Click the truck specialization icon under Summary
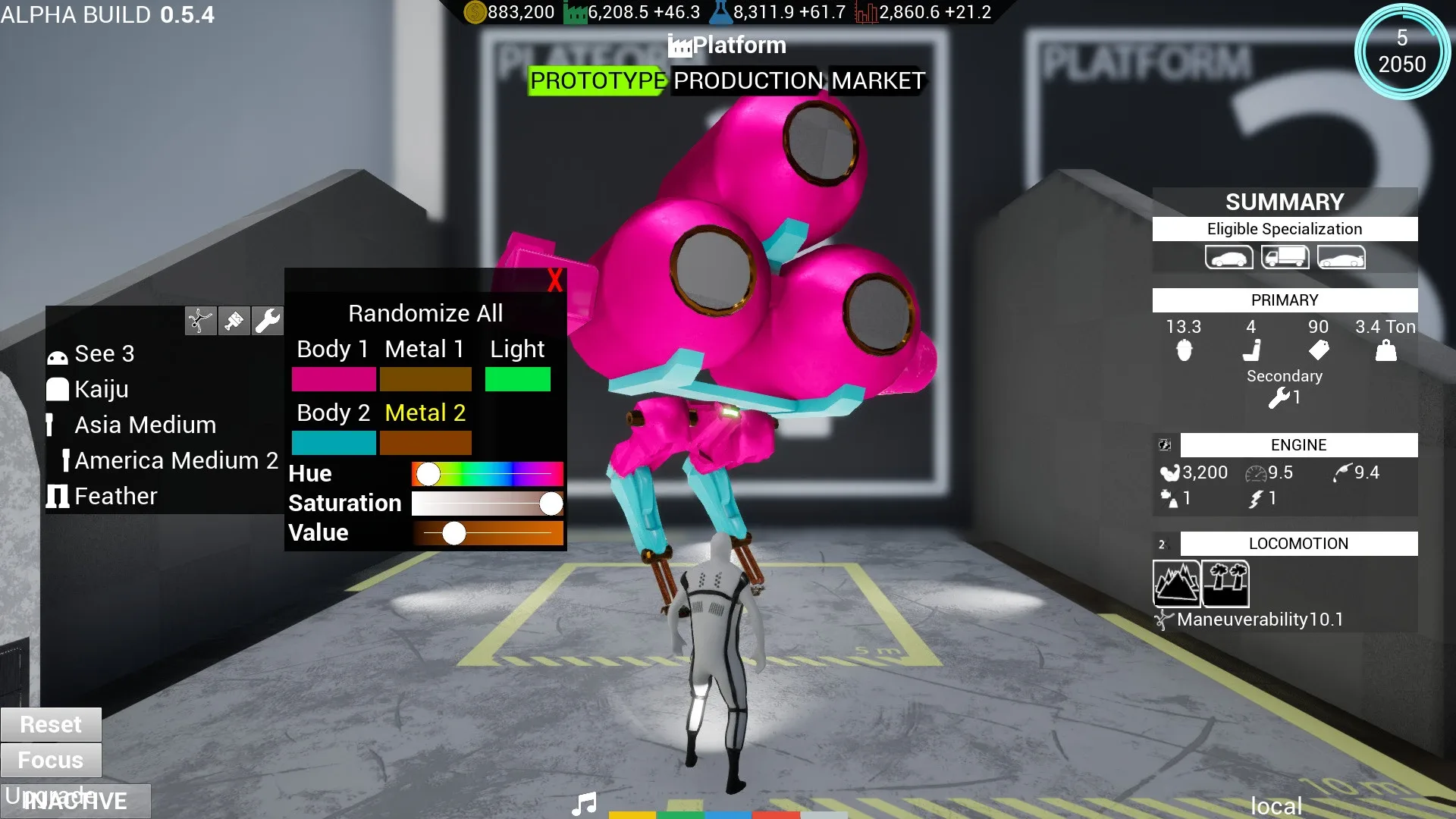The height and width of the screenshot is (819, 1456). 1285,257
